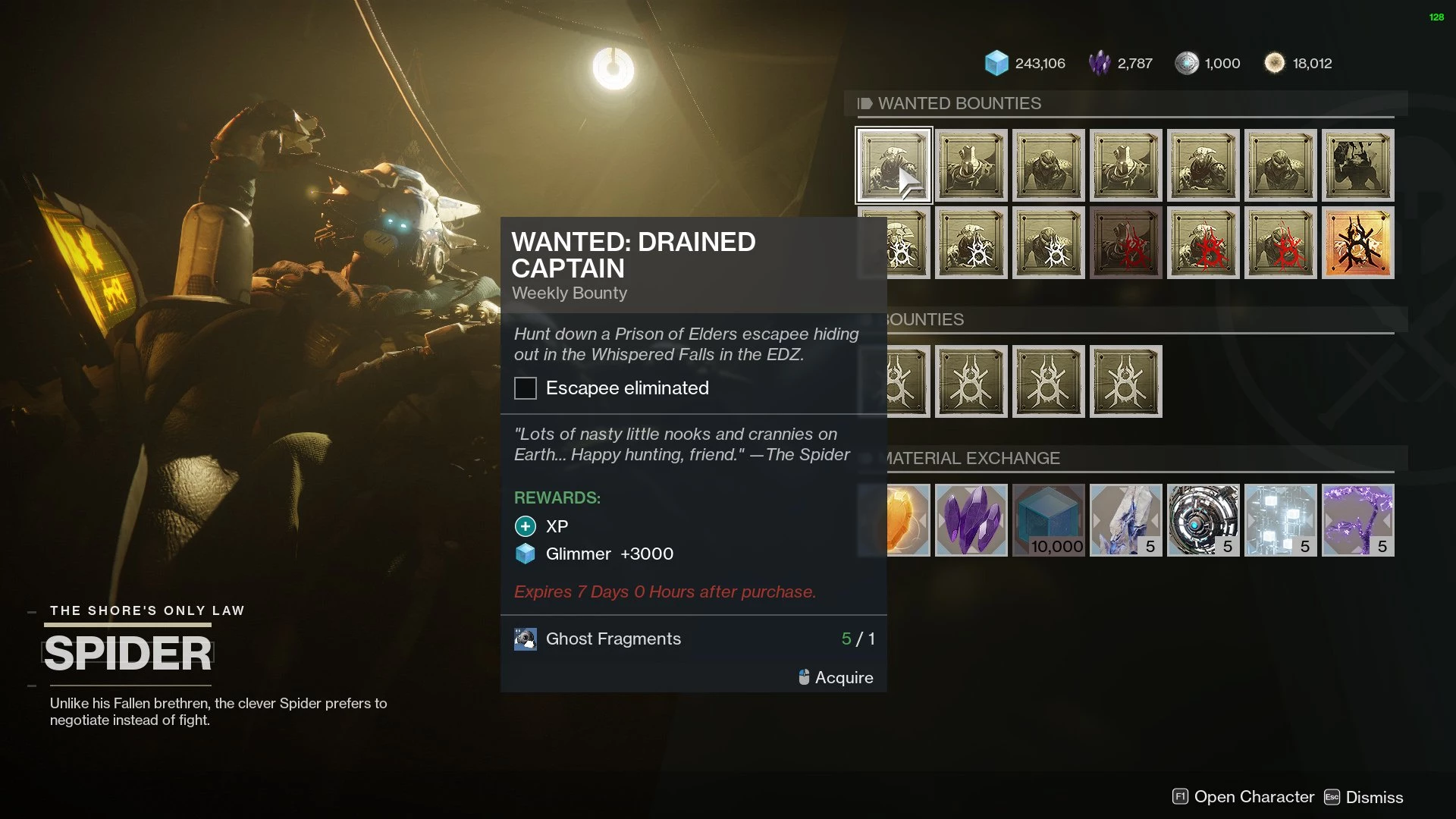Purchase the glowing white cubes material
Screen dimensions: 1456x819
(1280, 520)
